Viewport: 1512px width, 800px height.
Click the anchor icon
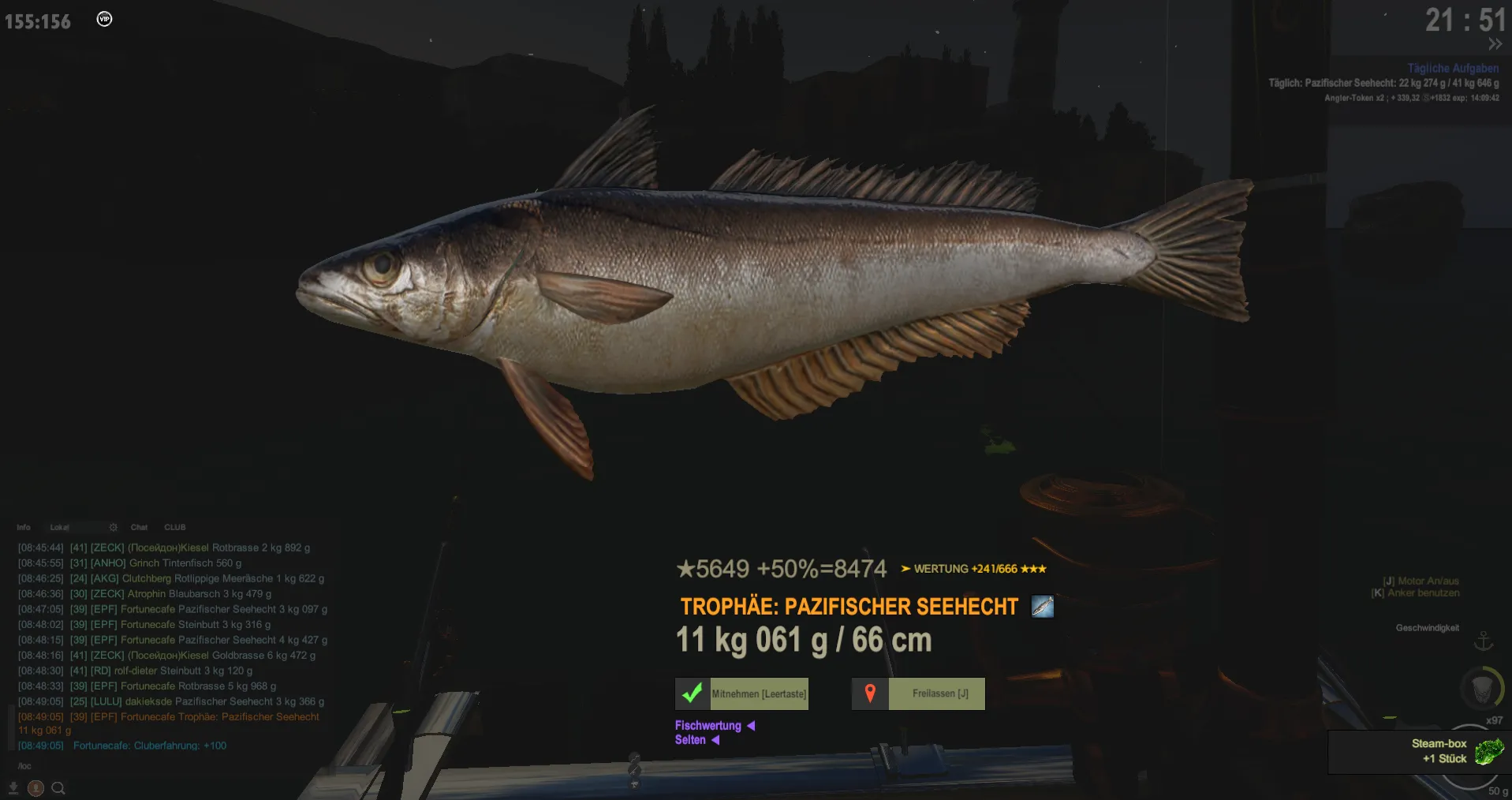point(1484,641)
